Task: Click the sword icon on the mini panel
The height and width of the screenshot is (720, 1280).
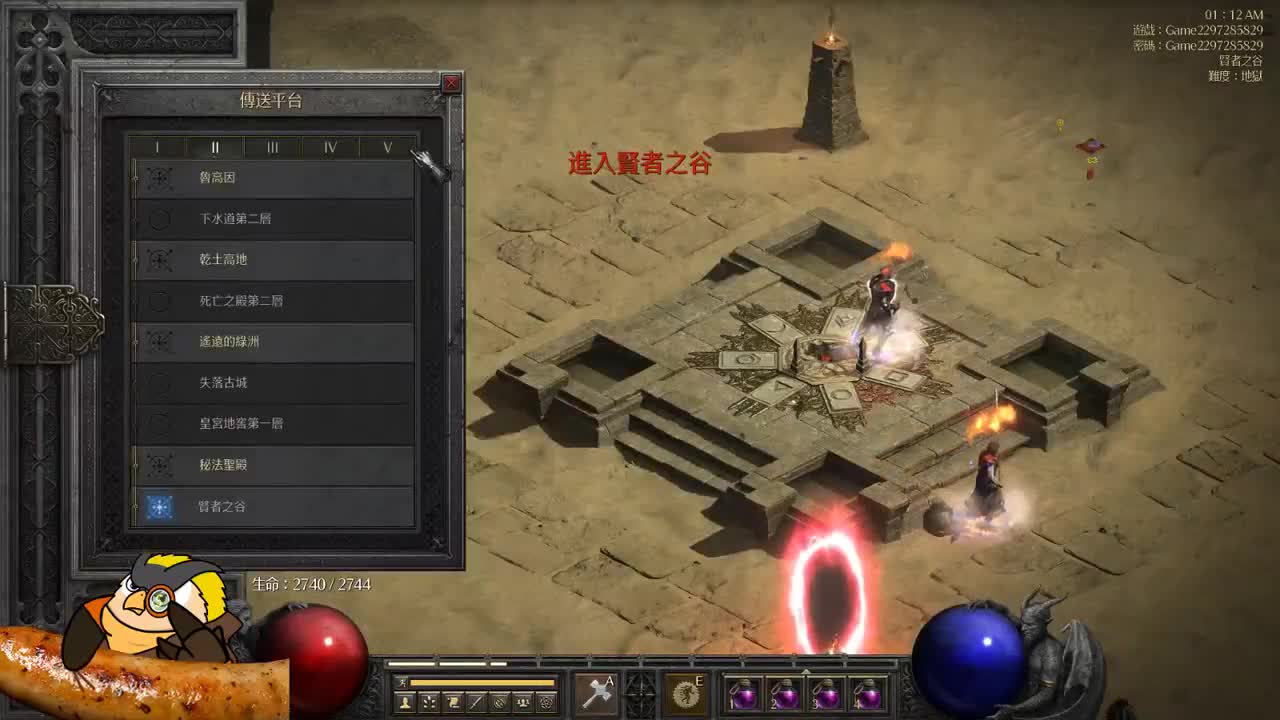Action: pos(475,701)
